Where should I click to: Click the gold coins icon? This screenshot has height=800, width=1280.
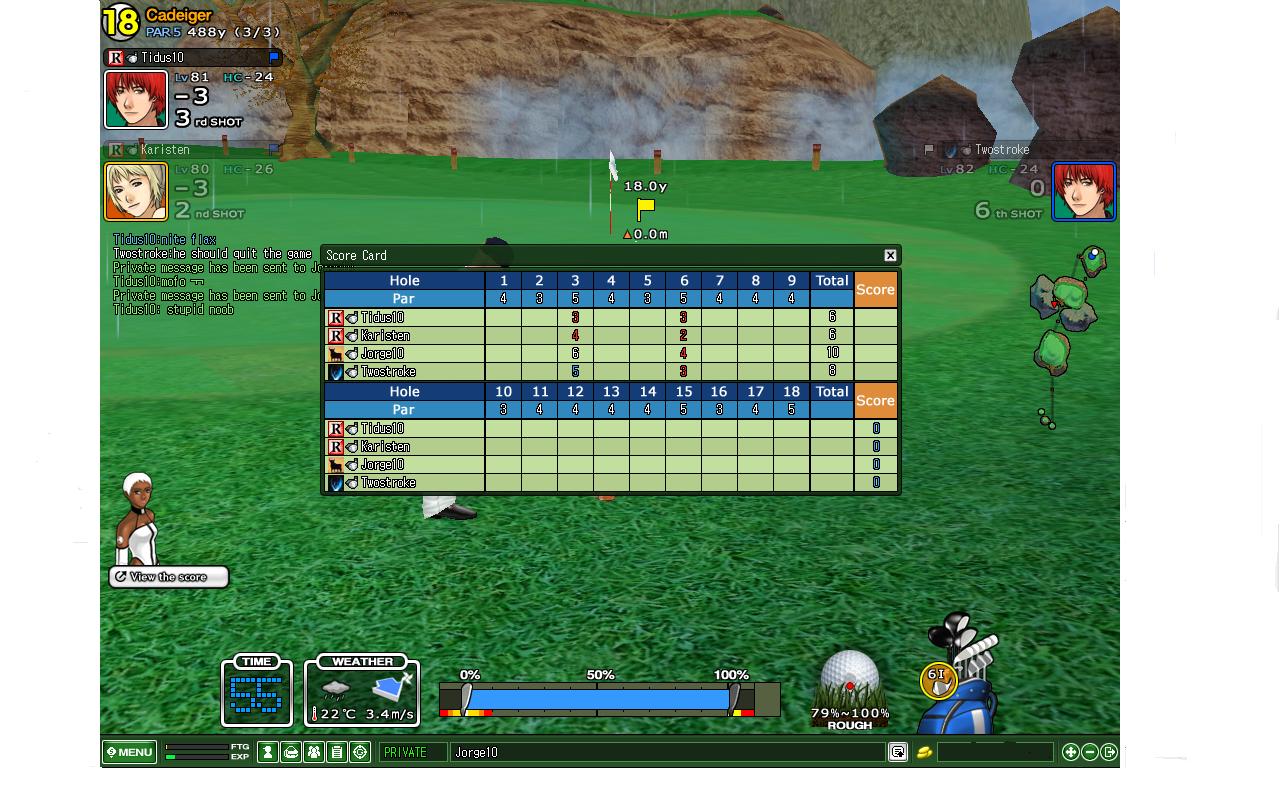pos(924,752)
